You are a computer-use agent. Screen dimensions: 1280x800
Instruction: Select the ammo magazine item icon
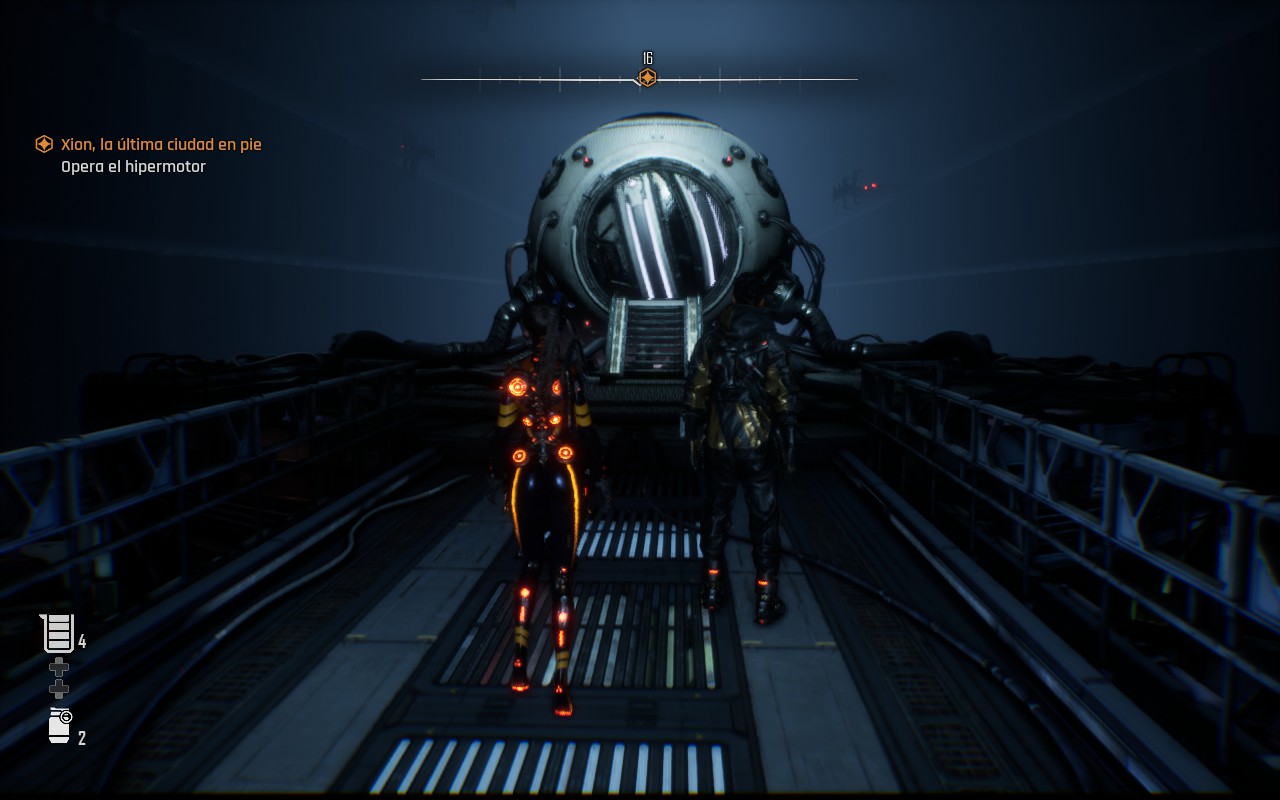(59, 633)
